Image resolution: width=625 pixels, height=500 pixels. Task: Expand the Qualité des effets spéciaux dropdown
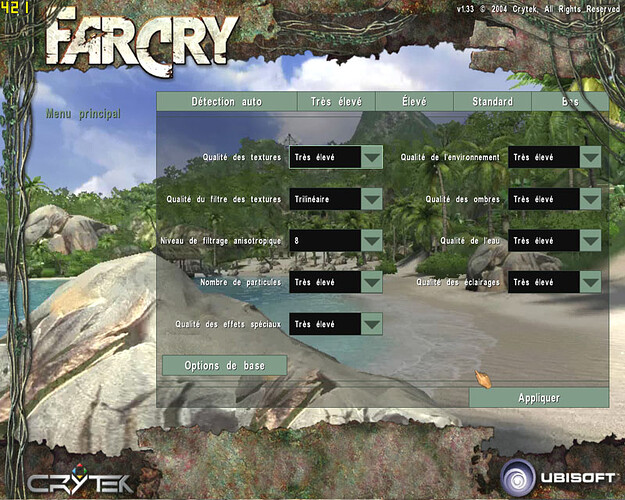pyautogui.click(x=371, y=324)
